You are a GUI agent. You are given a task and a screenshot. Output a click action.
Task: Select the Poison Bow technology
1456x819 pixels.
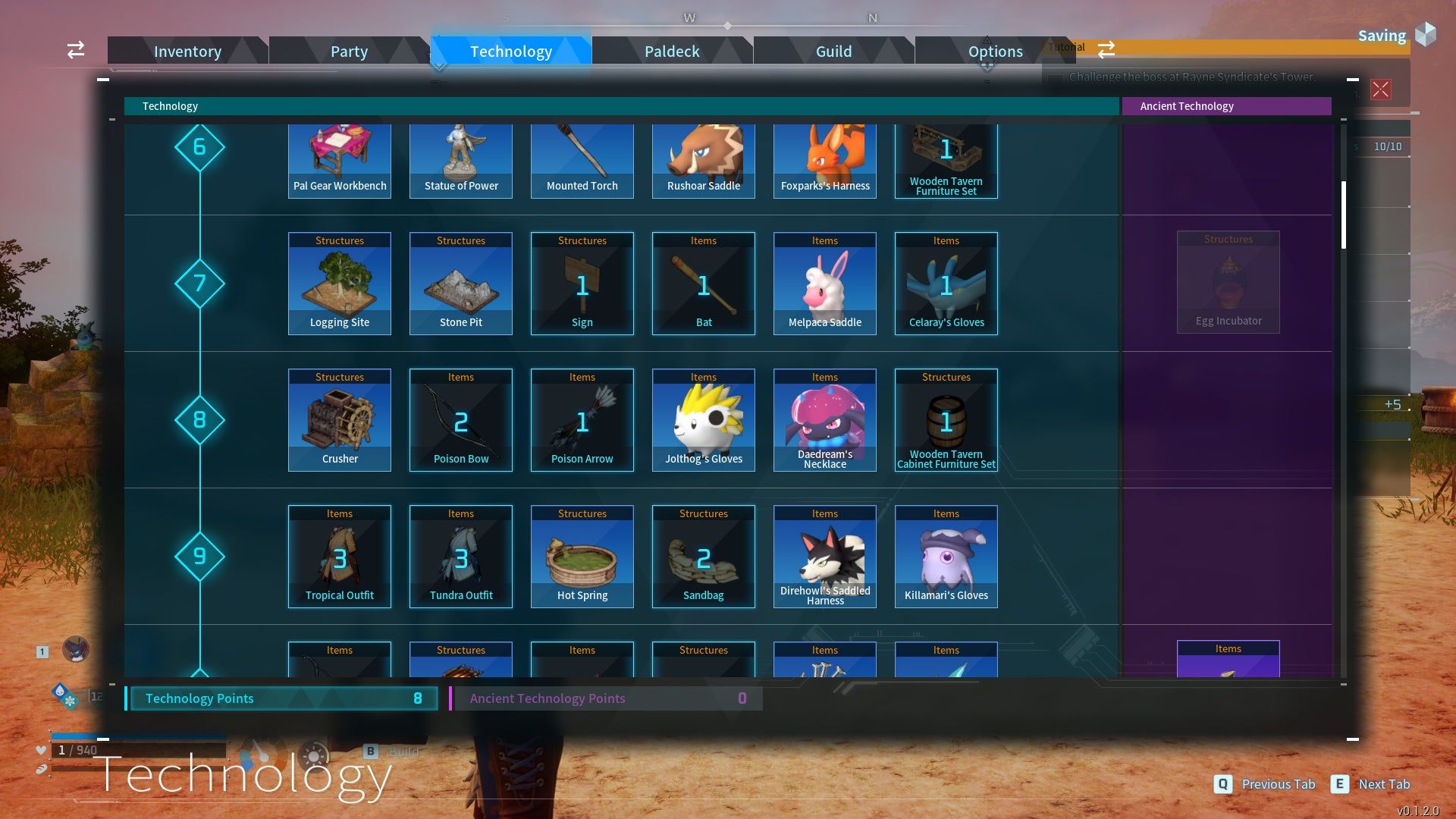pyautogui.click(x=460, y=419)
